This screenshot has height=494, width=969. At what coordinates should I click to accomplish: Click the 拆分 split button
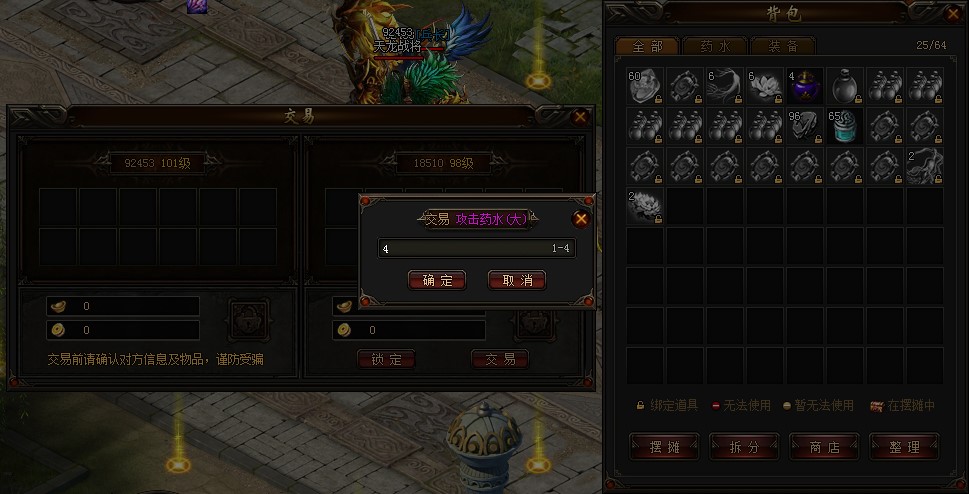[x=744, y=447]
